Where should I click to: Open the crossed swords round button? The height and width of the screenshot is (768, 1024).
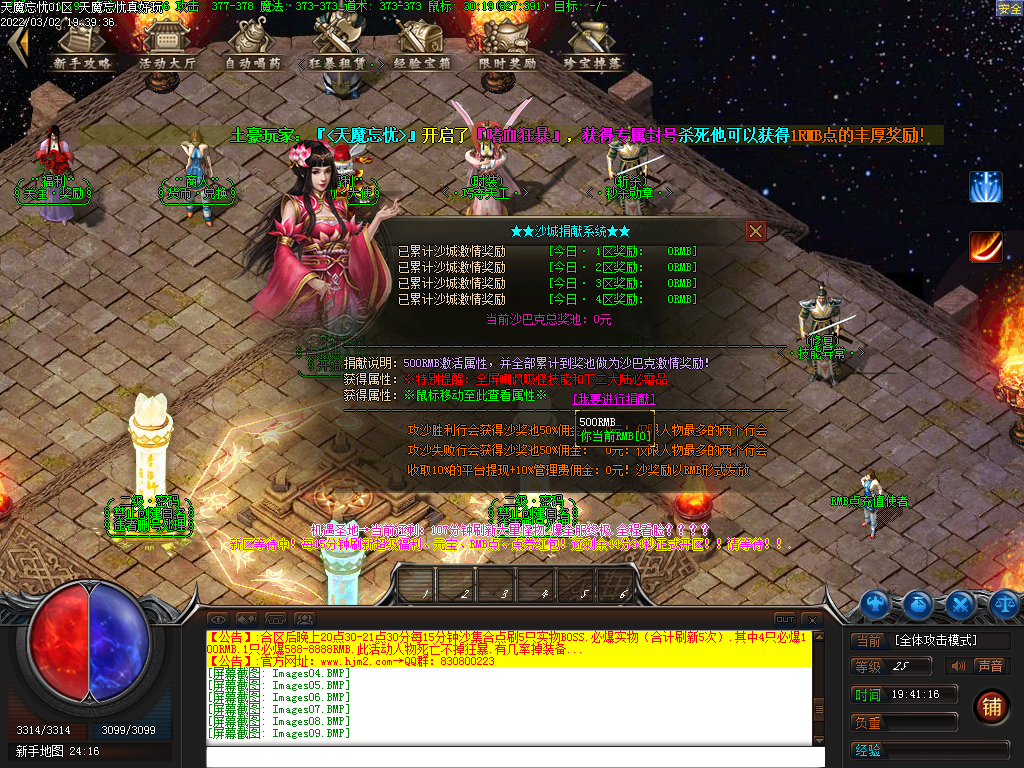[x=961, y=603]
